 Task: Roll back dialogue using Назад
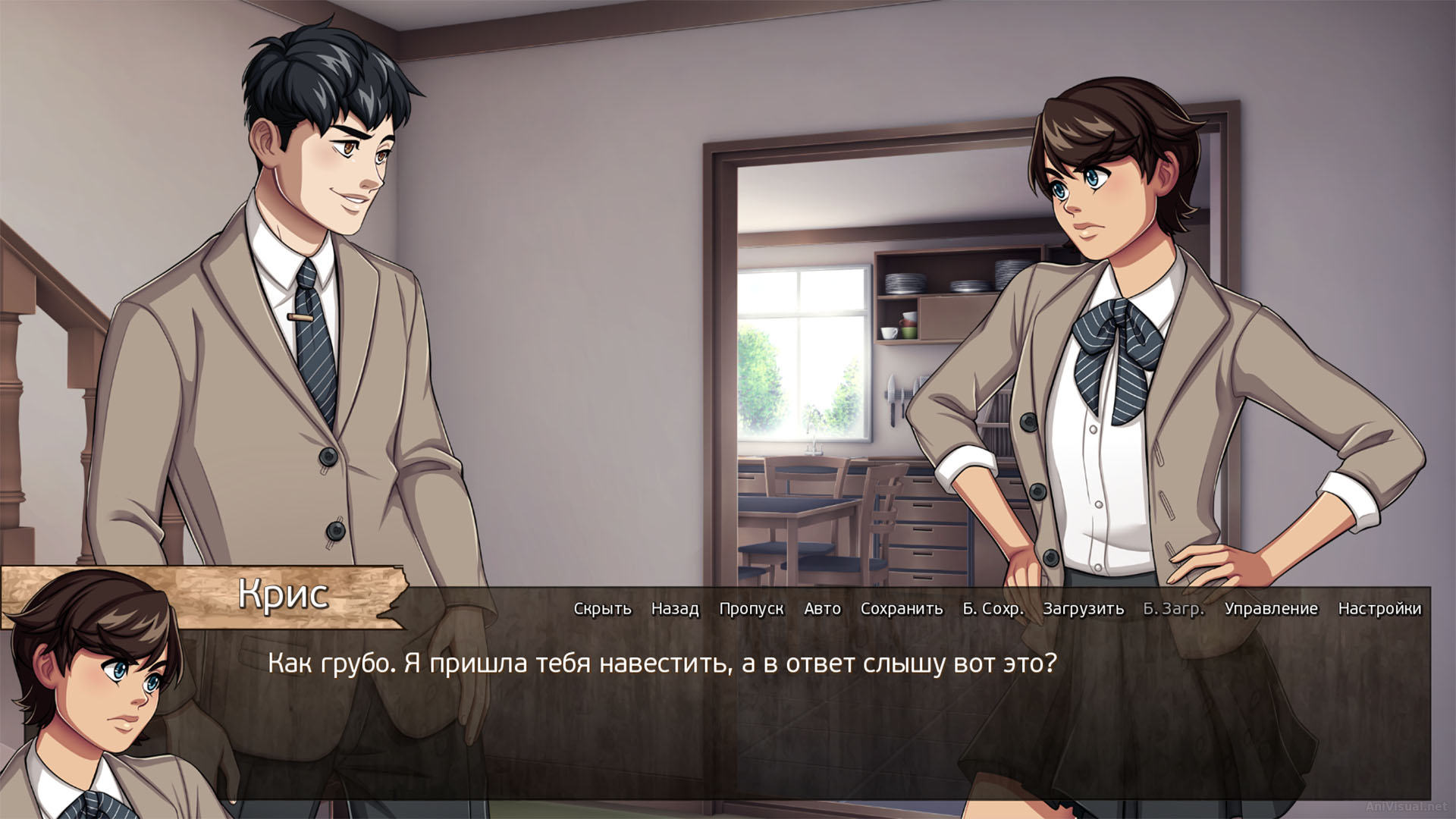[673, 609]
